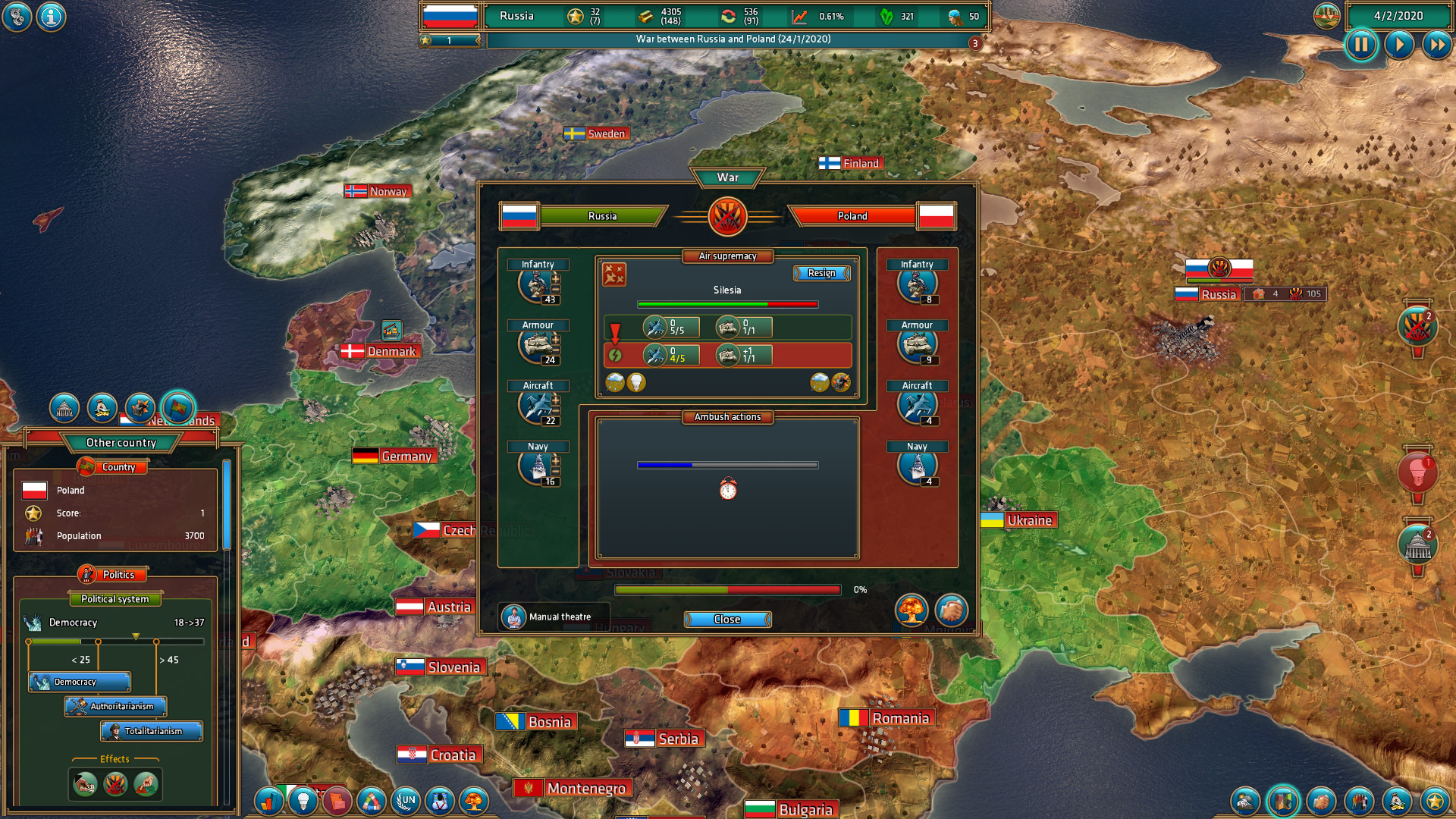Click the money bag economy icon
Screen dimensions: 1456x819
(x=101, y=408)
